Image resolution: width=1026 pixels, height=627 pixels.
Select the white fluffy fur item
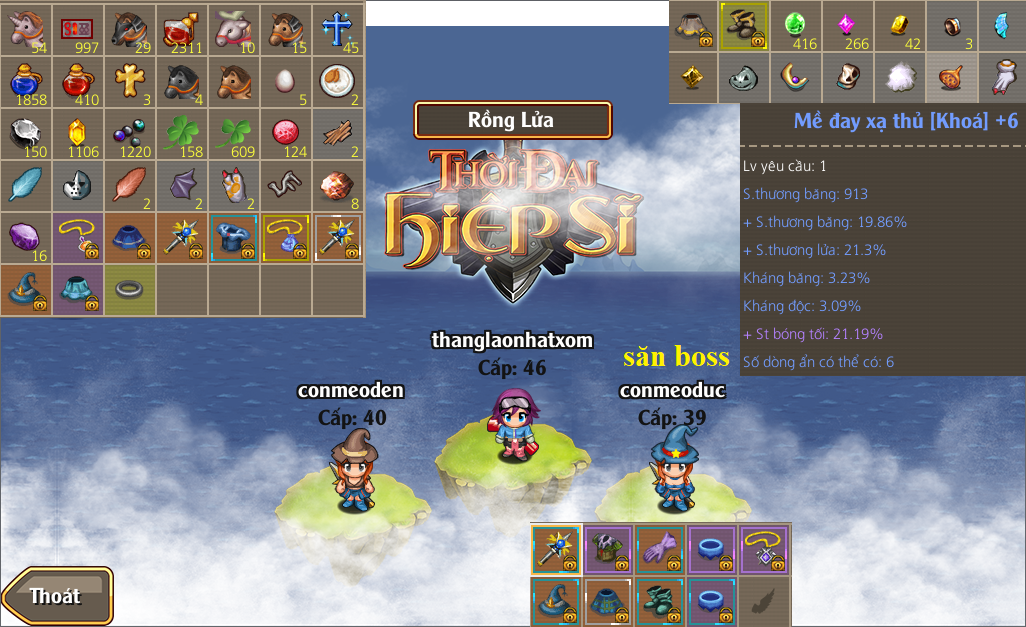pos(900,78)
